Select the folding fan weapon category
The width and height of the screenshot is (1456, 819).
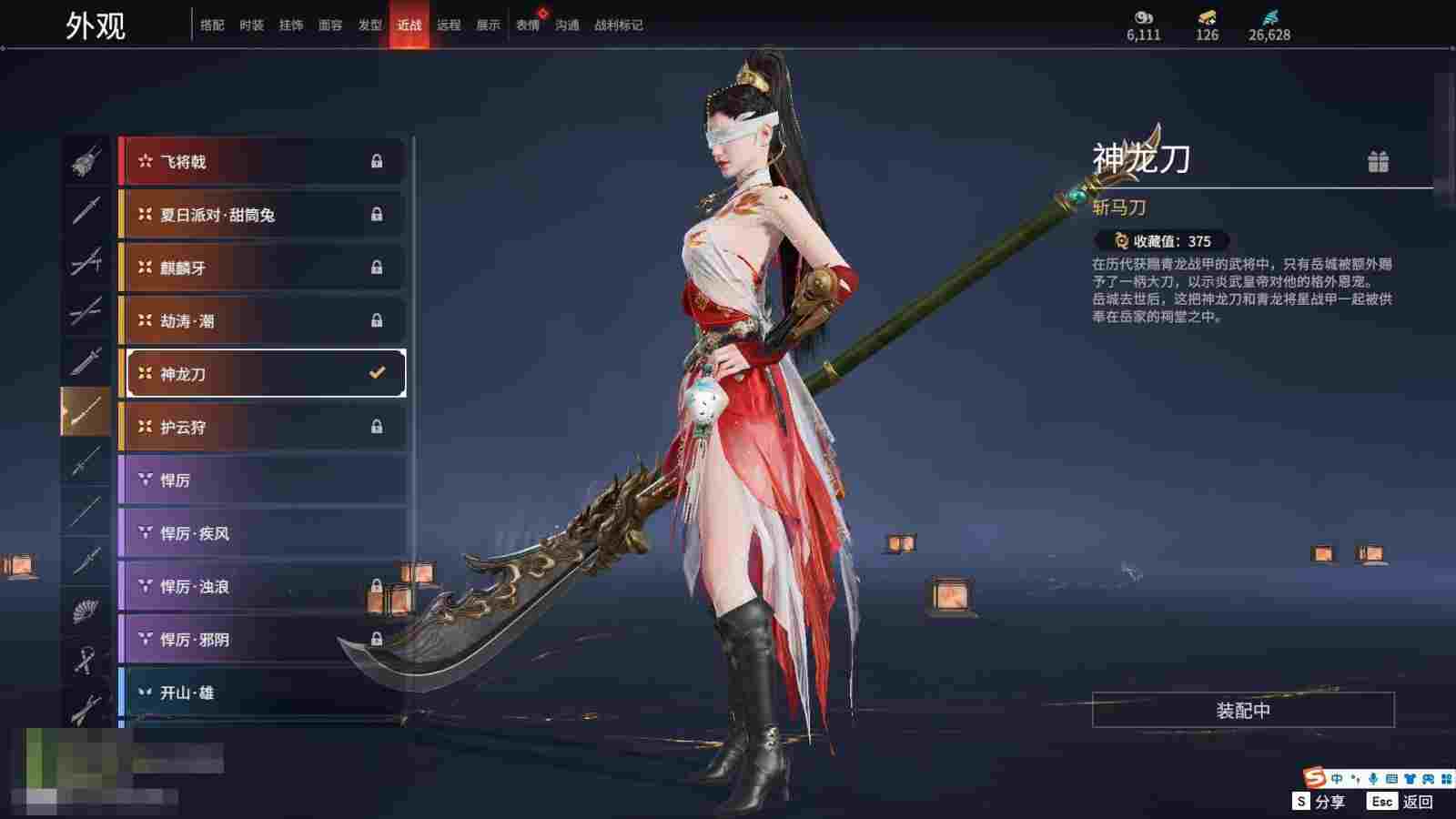86,609
